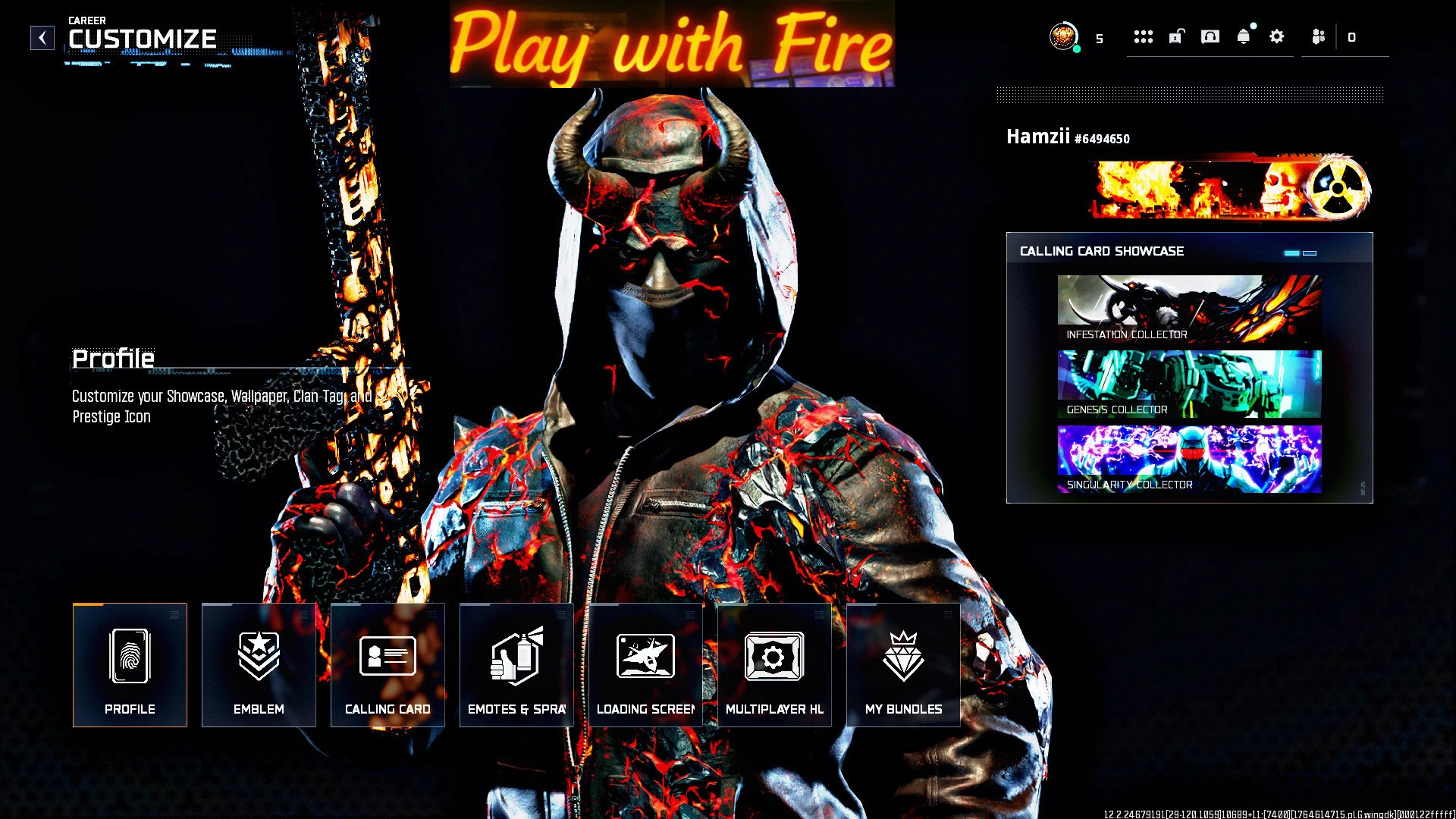Click Hamzii's circular avatar icon
This screenshot has height=819, width=1456.
1065,35
